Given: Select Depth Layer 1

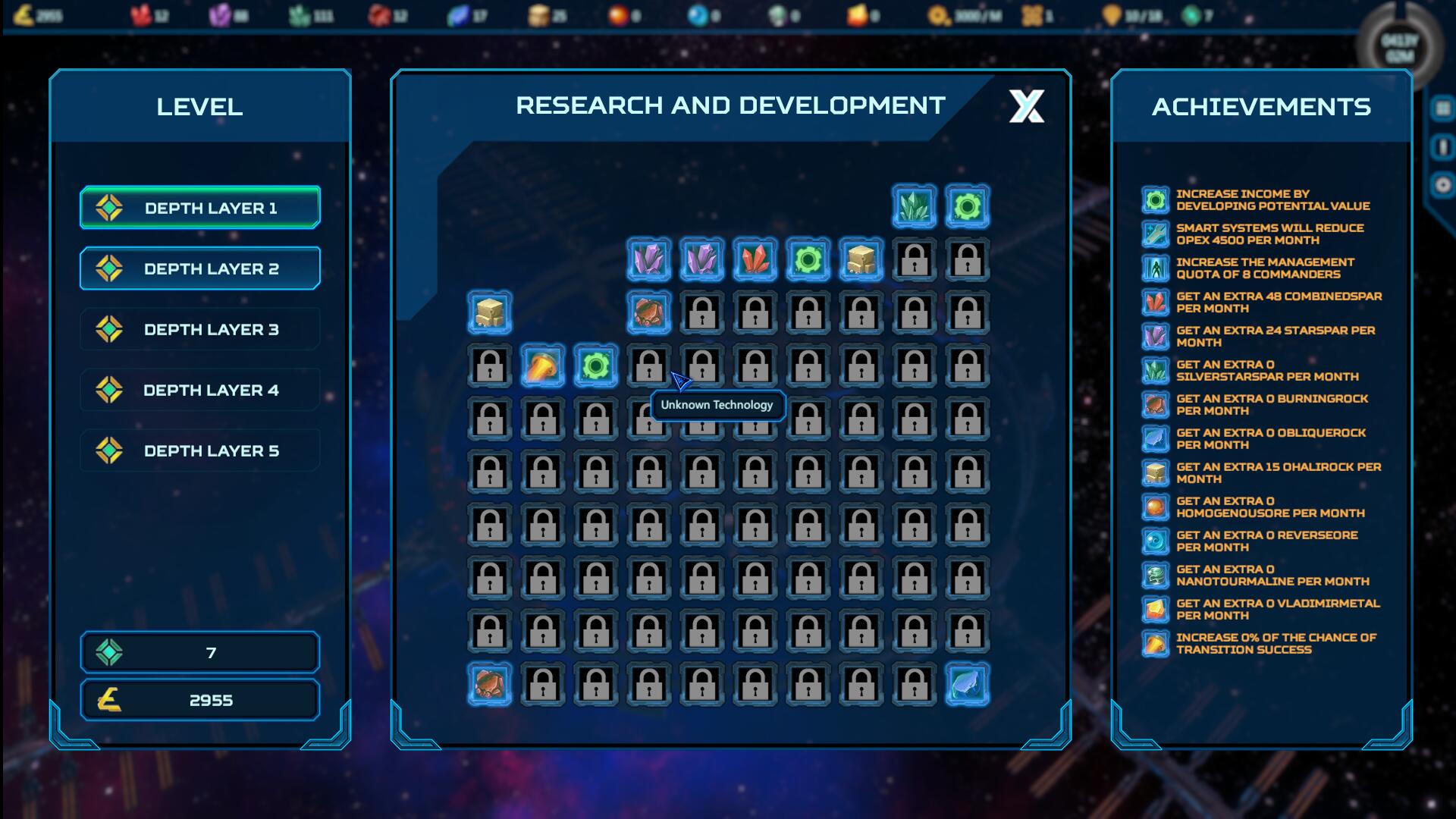Looking at the screenshot, I should click(x=199, y=207).
